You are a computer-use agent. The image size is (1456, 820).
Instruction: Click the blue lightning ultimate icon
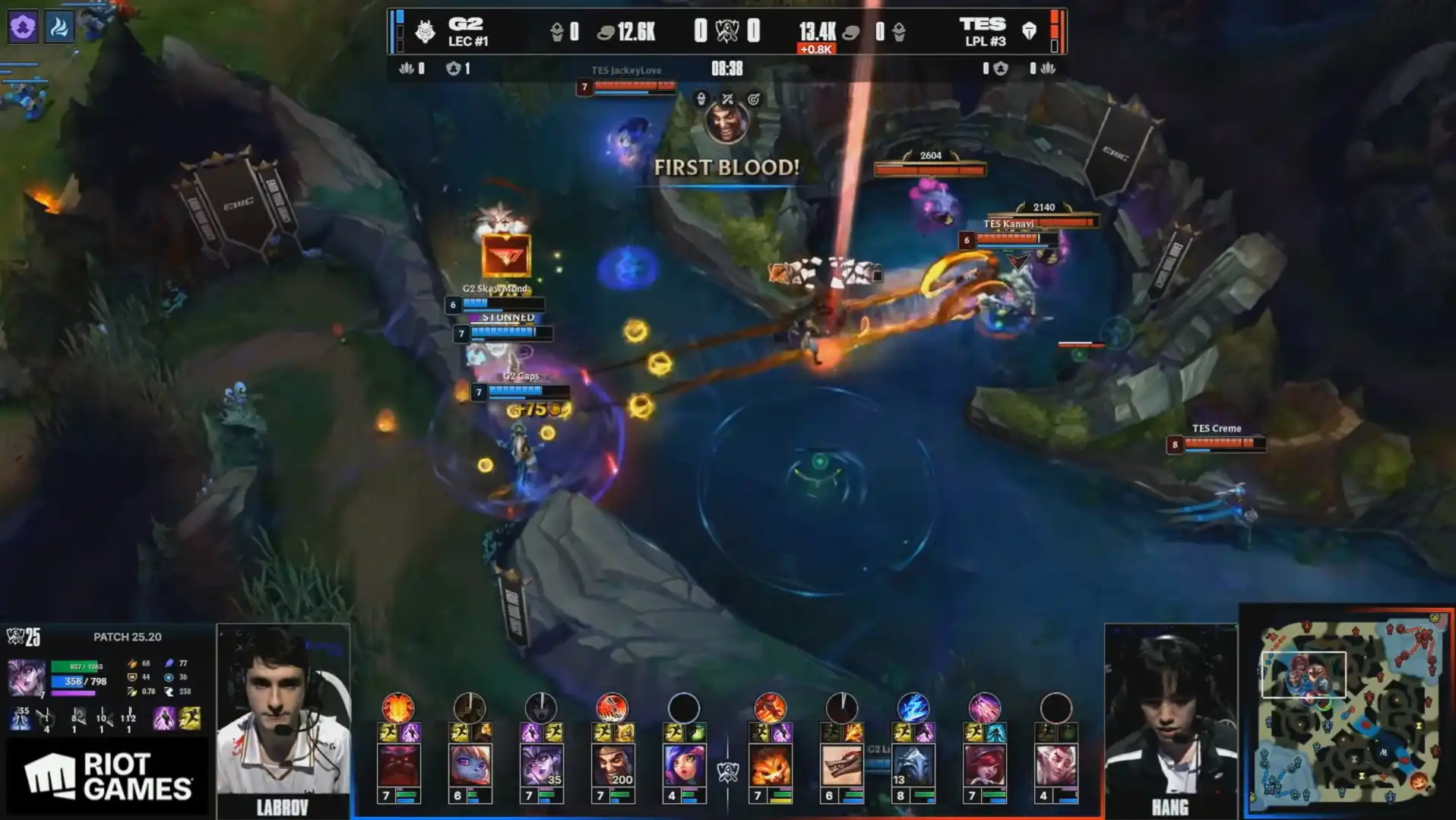tap(913, 708)
